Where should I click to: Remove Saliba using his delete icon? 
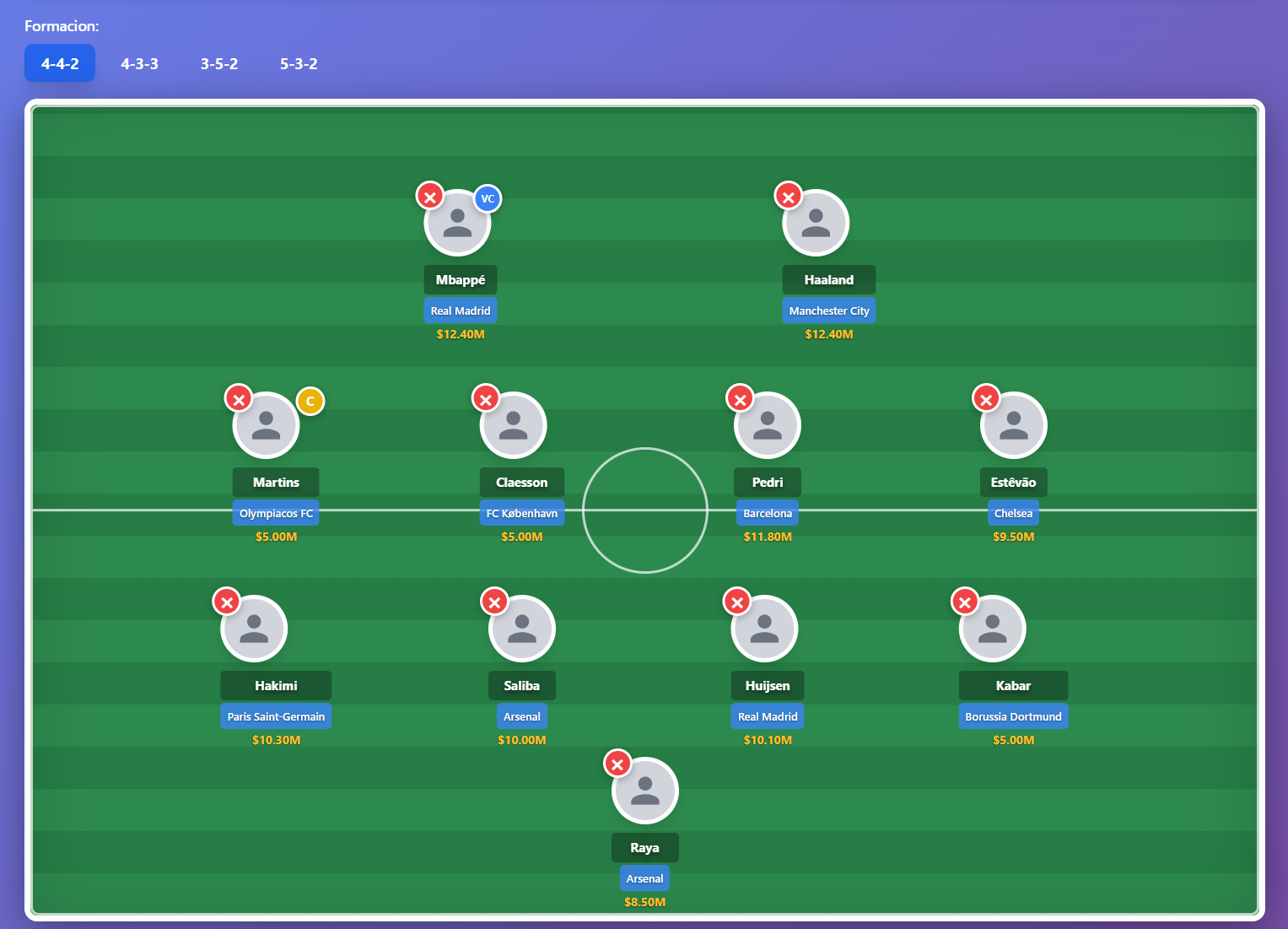494,602
